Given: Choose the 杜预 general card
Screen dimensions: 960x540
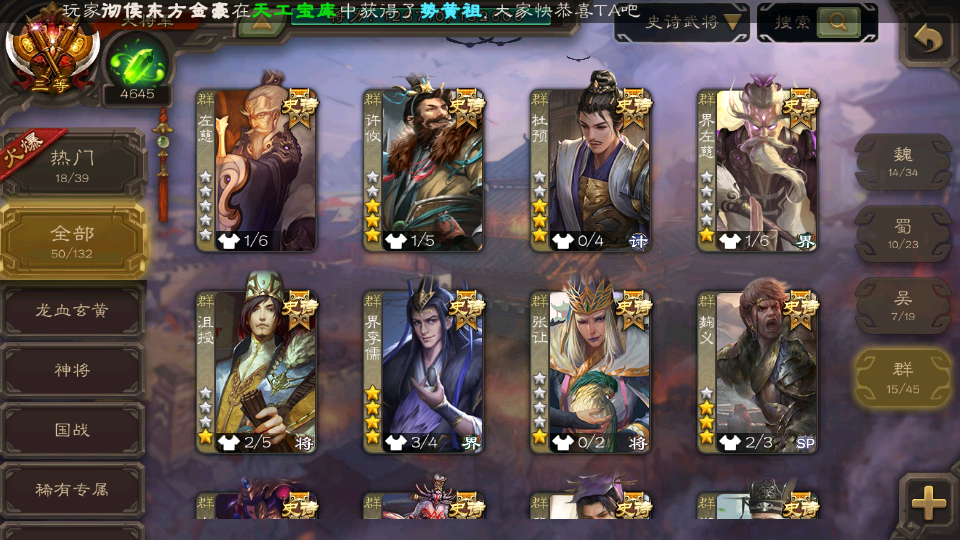Looking at the screenshot, I should [591, 168].
